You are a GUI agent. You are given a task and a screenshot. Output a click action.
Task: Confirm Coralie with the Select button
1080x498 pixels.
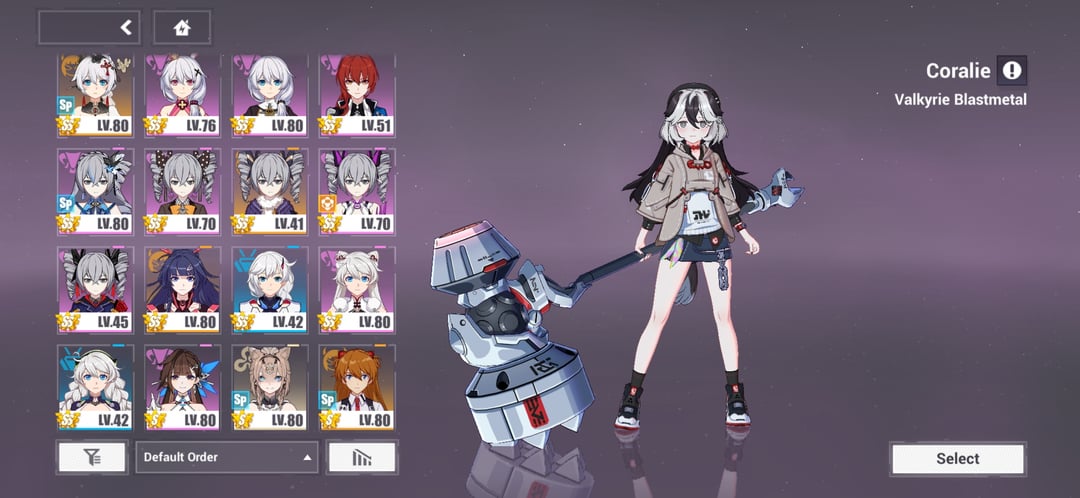pos(957,459)
